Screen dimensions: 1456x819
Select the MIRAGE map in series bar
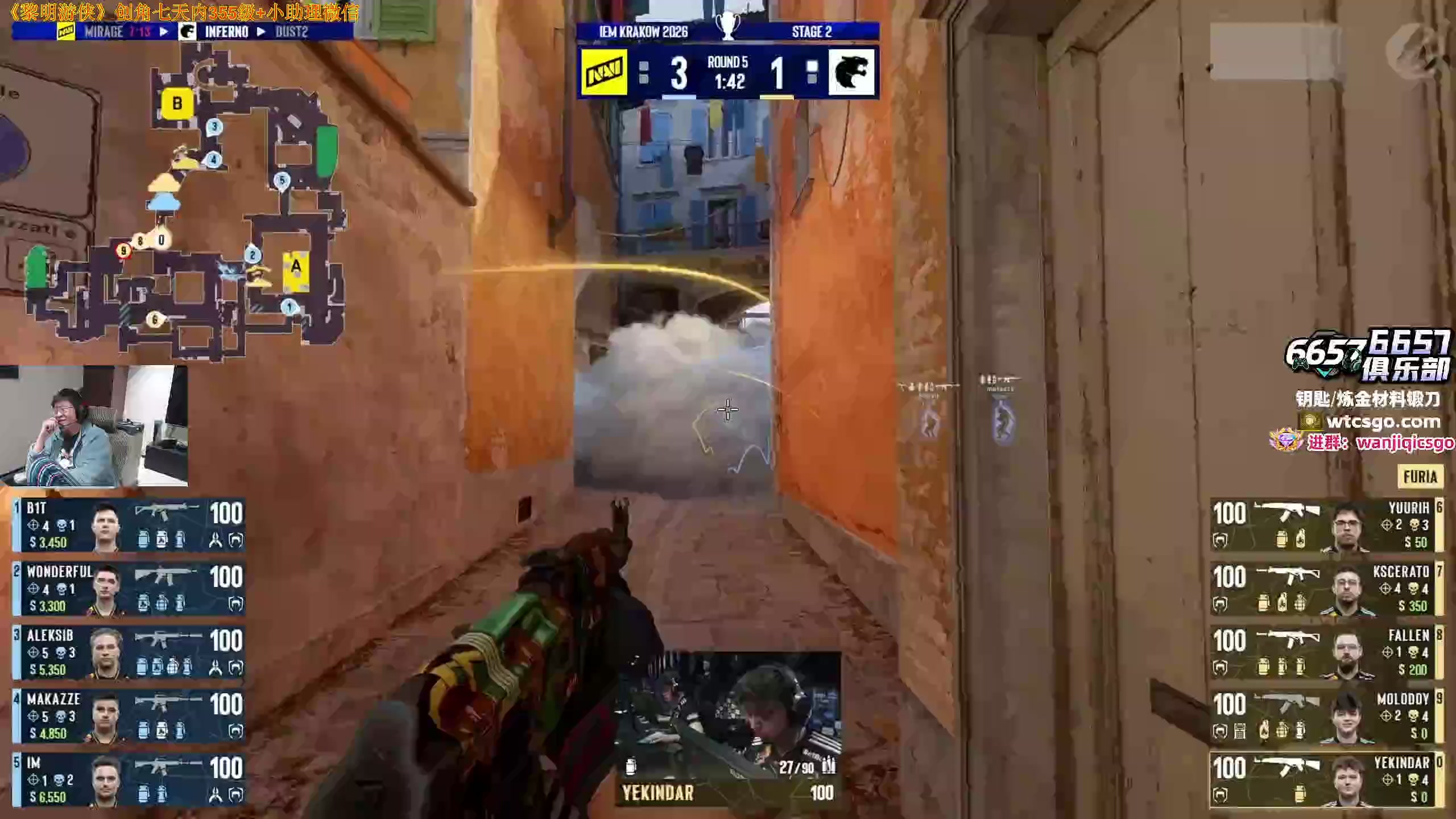(104, 32)
